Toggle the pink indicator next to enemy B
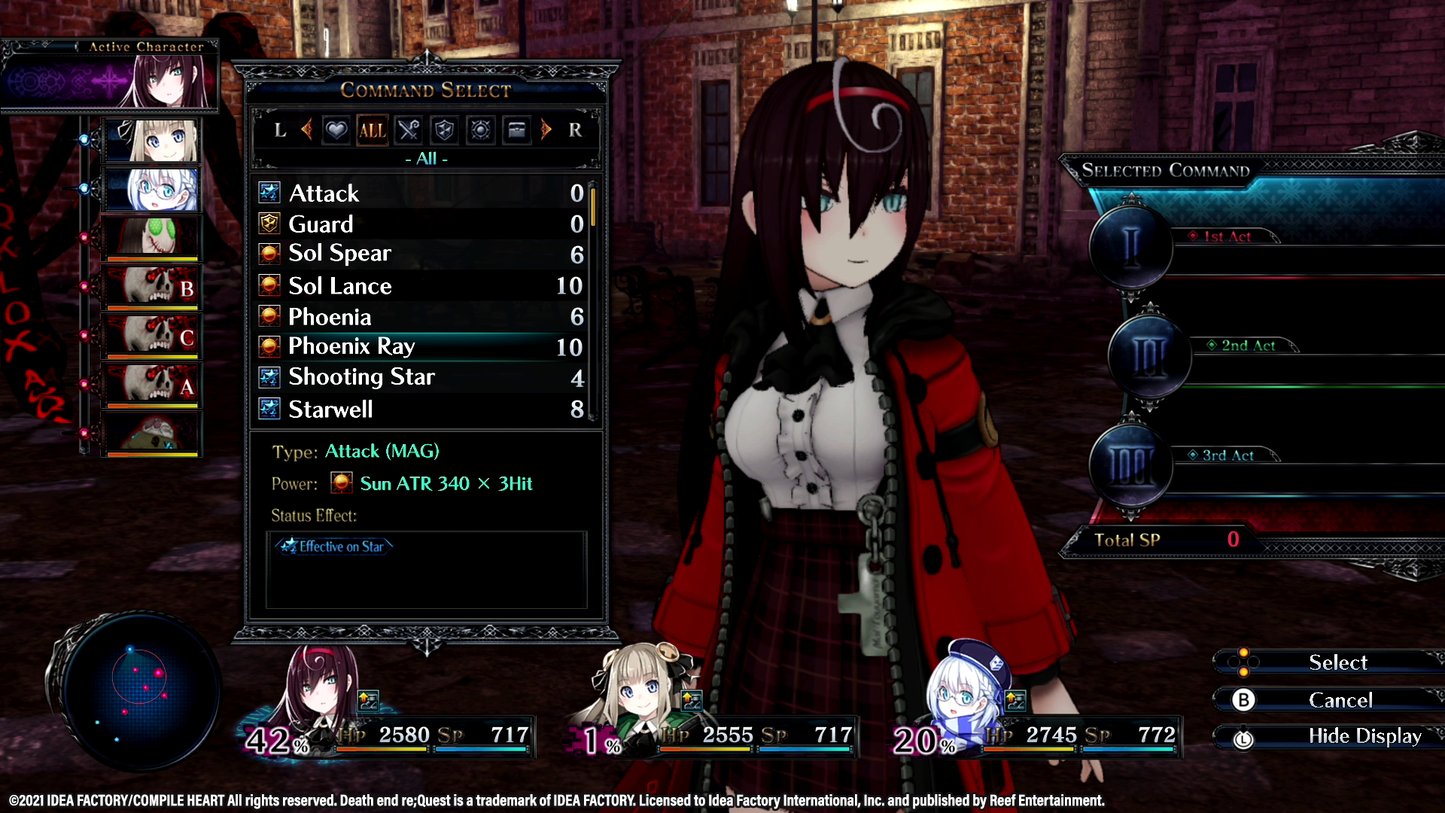The width and height of the screenshot is (1445, 813). 83,287
